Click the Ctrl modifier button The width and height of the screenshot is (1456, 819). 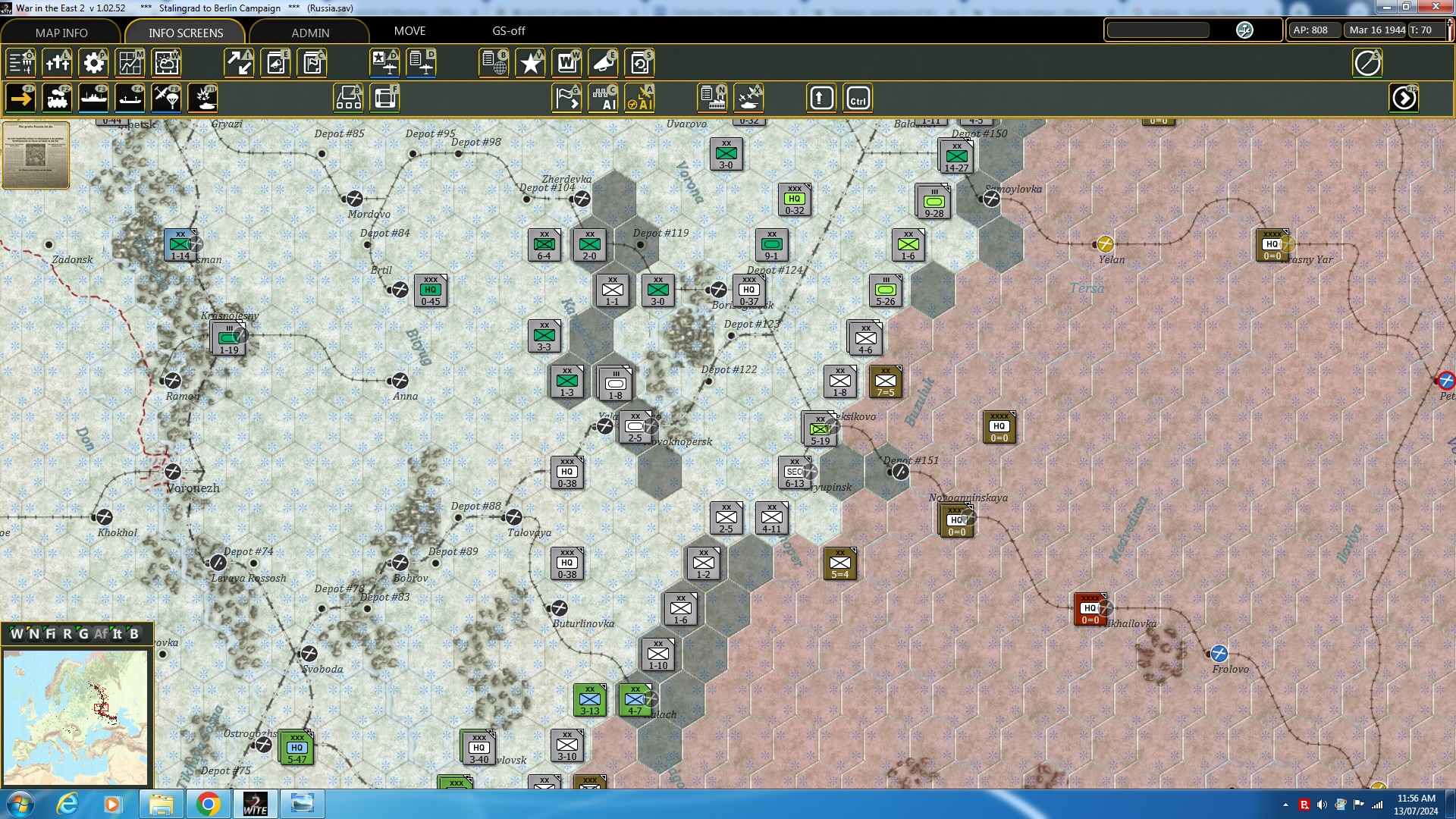858,98
